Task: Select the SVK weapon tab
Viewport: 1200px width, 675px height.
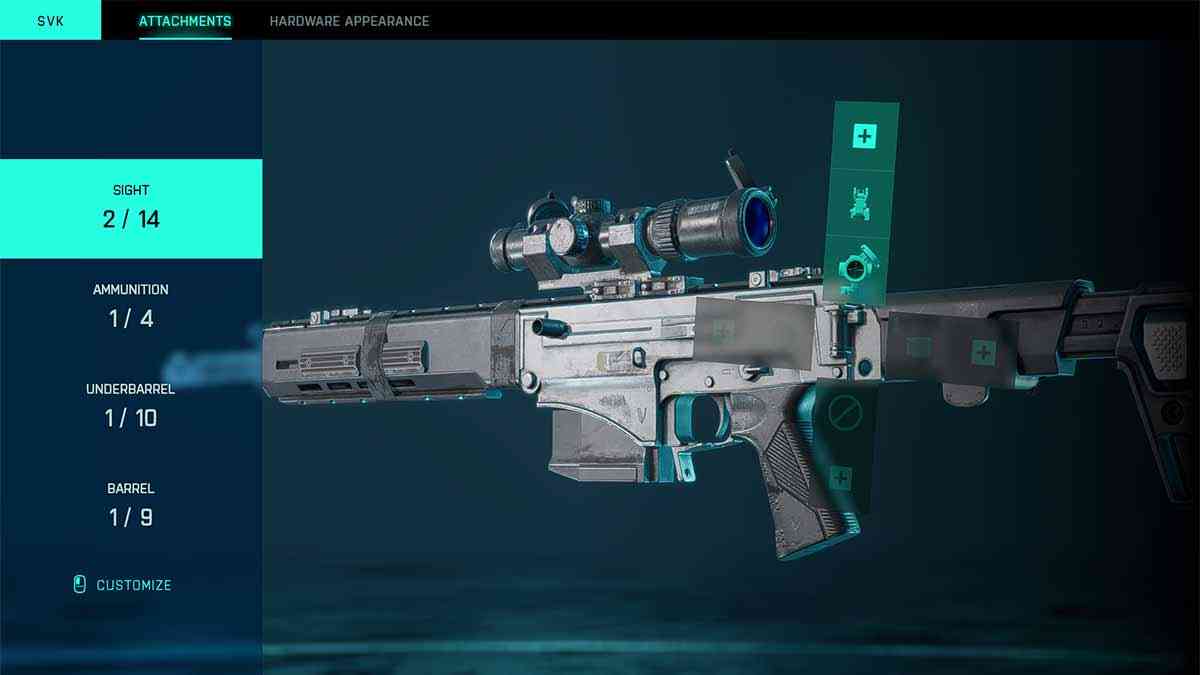Action: coord(50,20)
